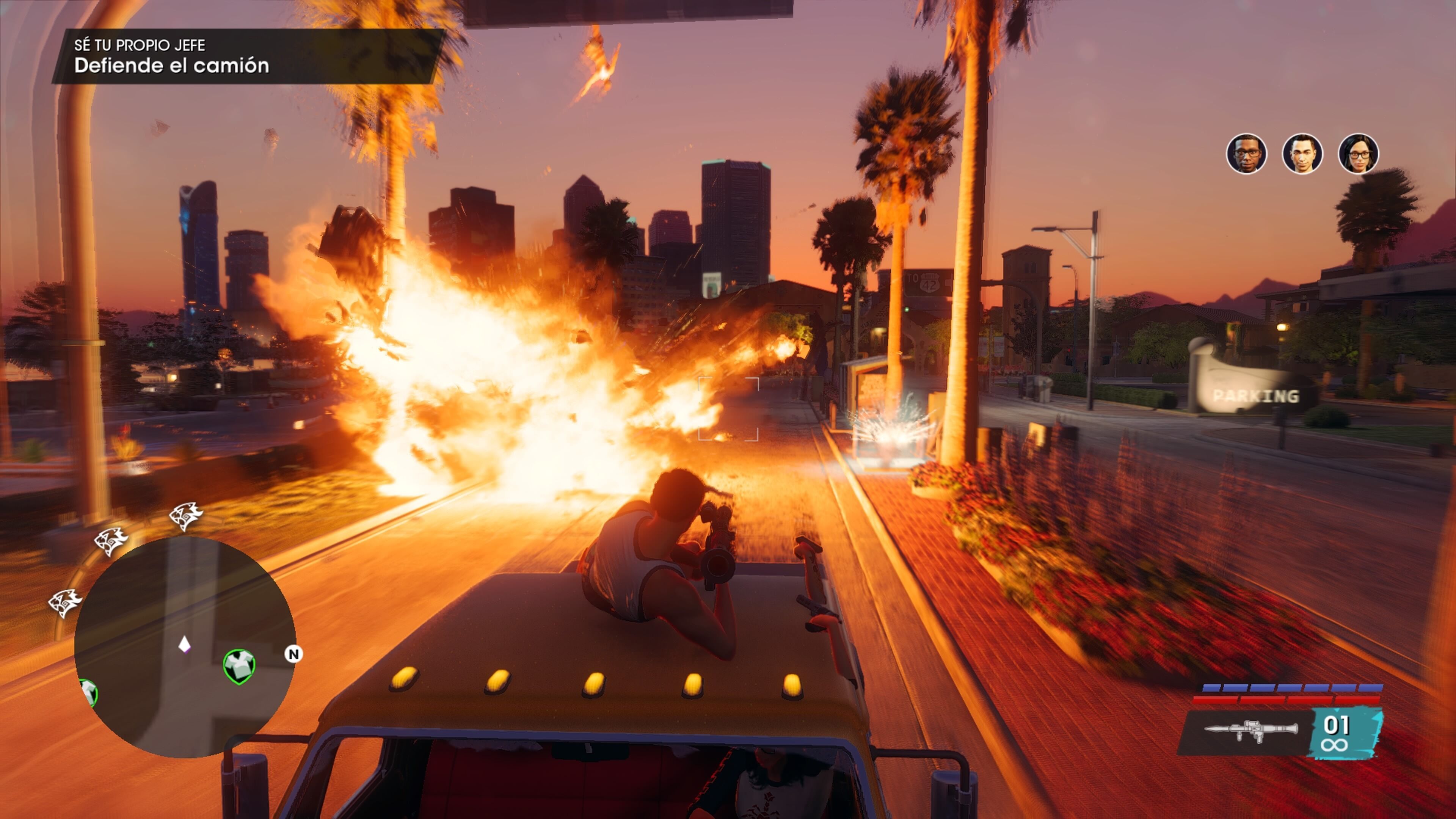Click the "Defiende el camión" objective tracker

171,66
